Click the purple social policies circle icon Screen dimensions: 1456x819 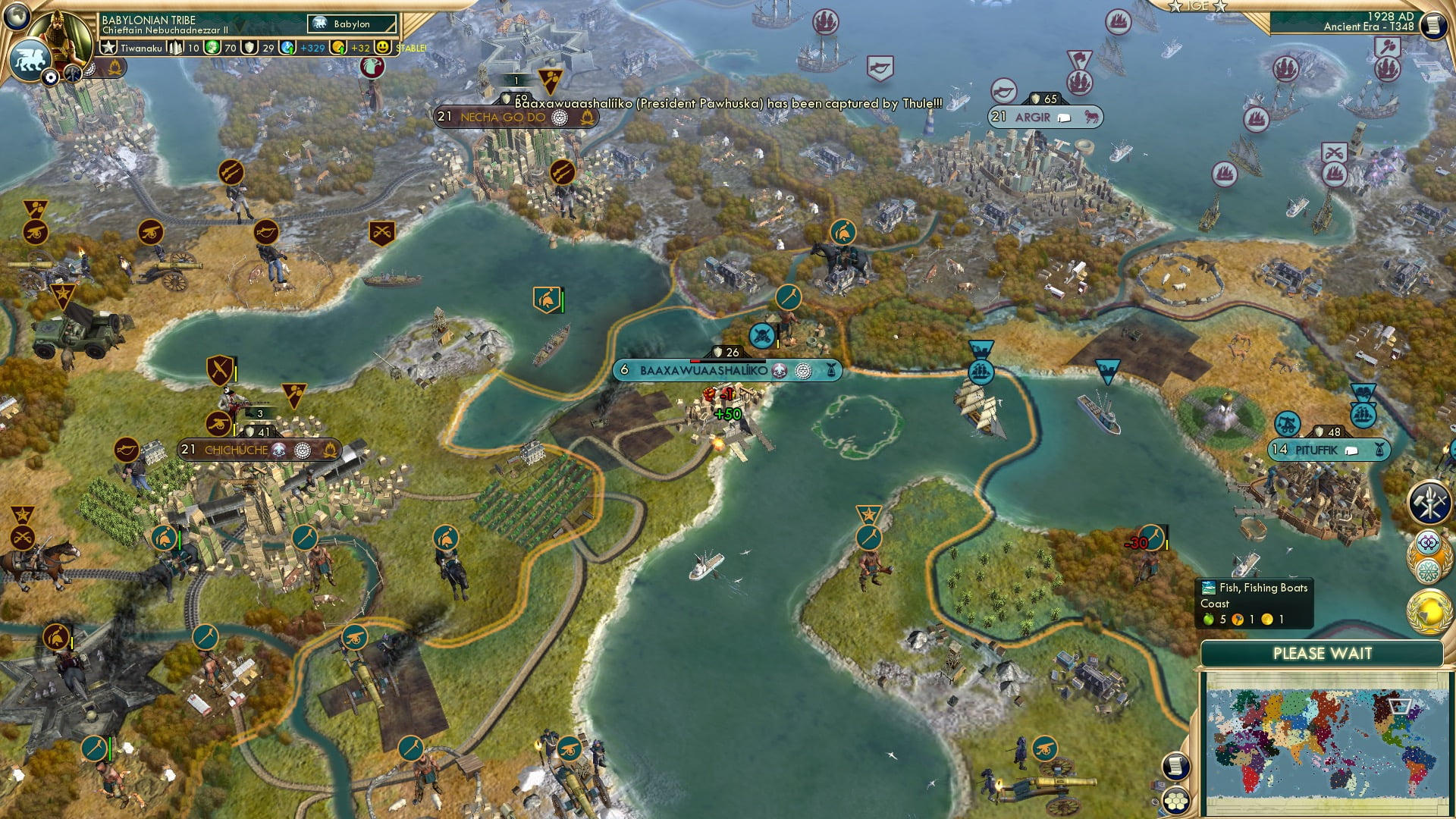(1428, 542)
